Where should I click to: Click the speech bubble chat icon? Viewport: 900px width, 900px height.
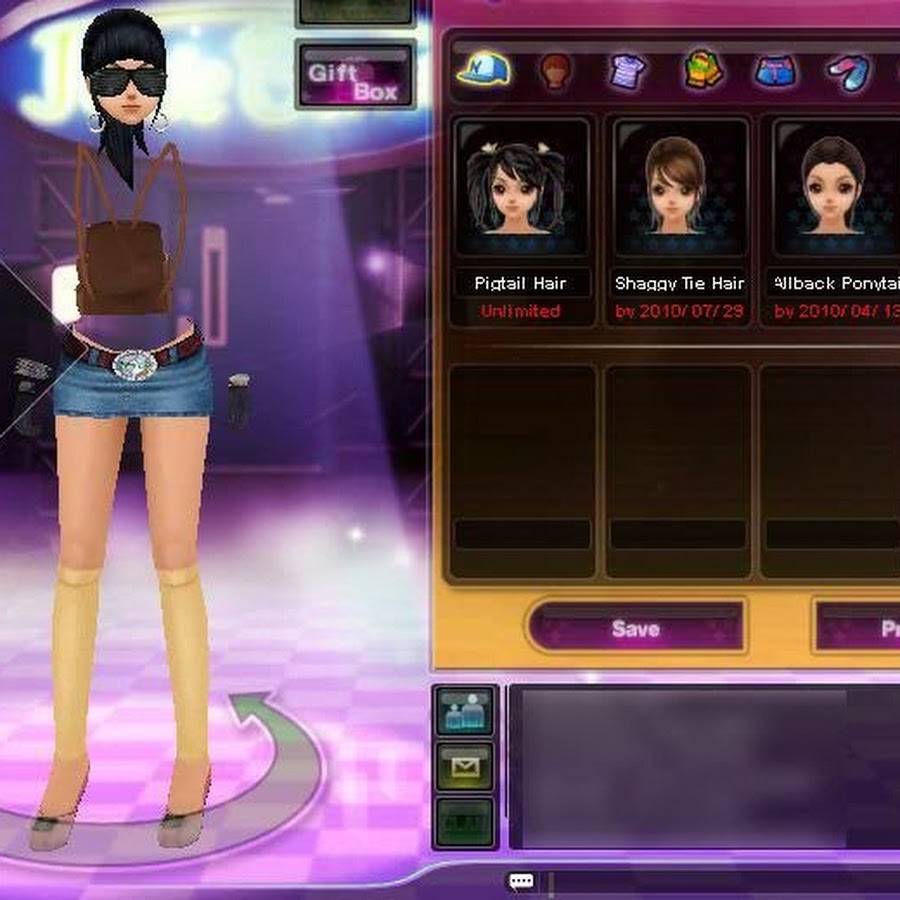click(x=521, y=882)
